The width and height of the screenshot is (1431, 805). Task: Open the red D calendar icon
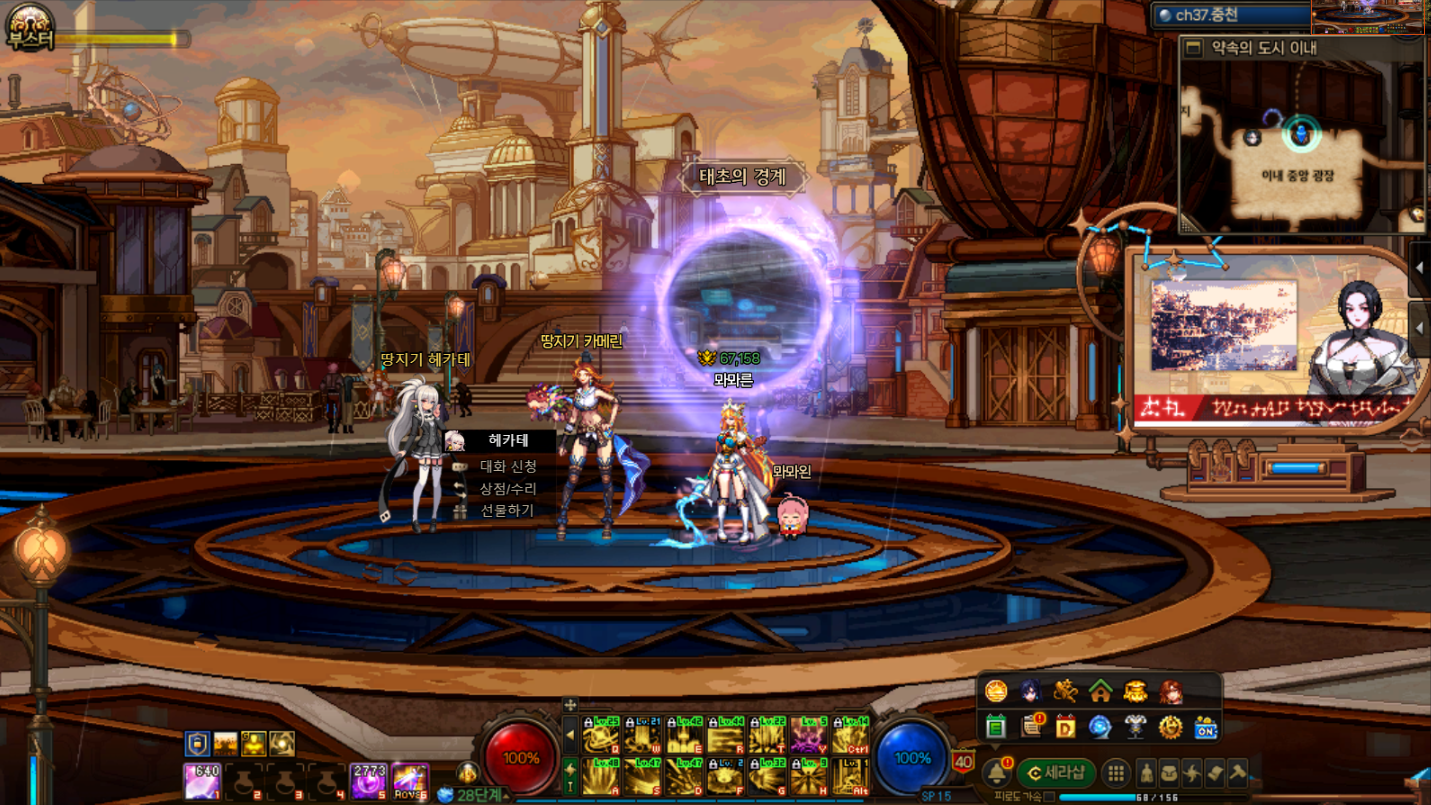pyautogui.click(x=1065, y=727)
